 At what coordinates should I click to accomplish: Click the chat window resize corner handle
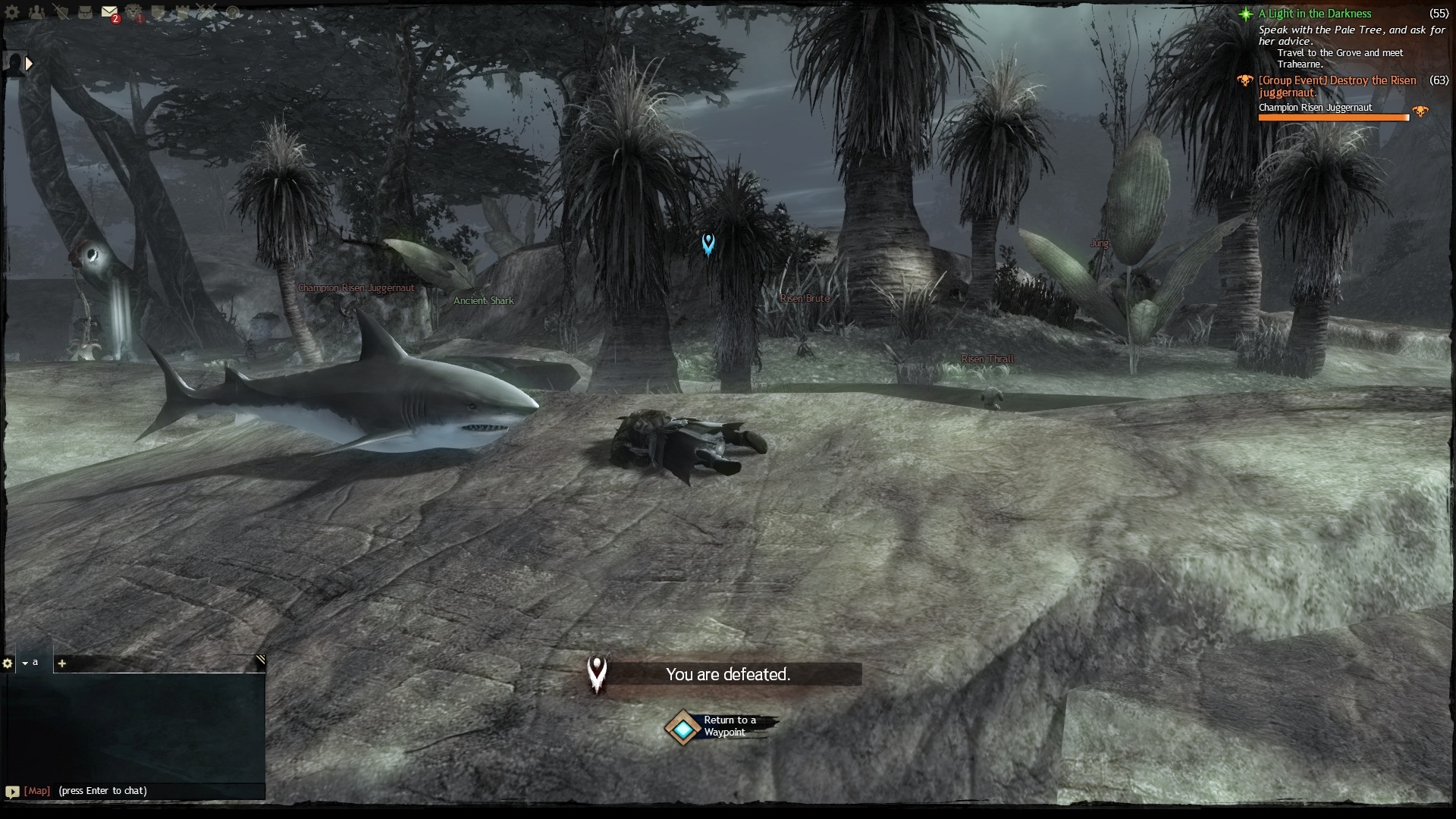click(x=260, y=661)
